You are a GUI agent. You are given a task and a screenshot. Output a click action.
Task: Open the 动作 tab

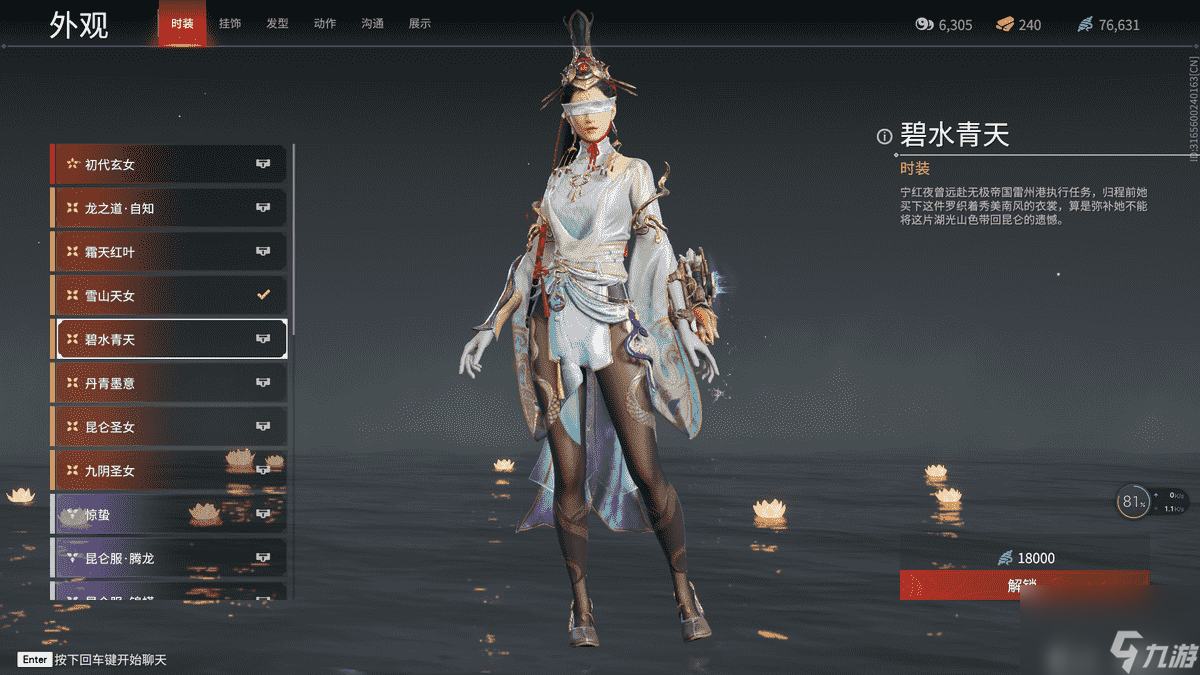(325, 23)
